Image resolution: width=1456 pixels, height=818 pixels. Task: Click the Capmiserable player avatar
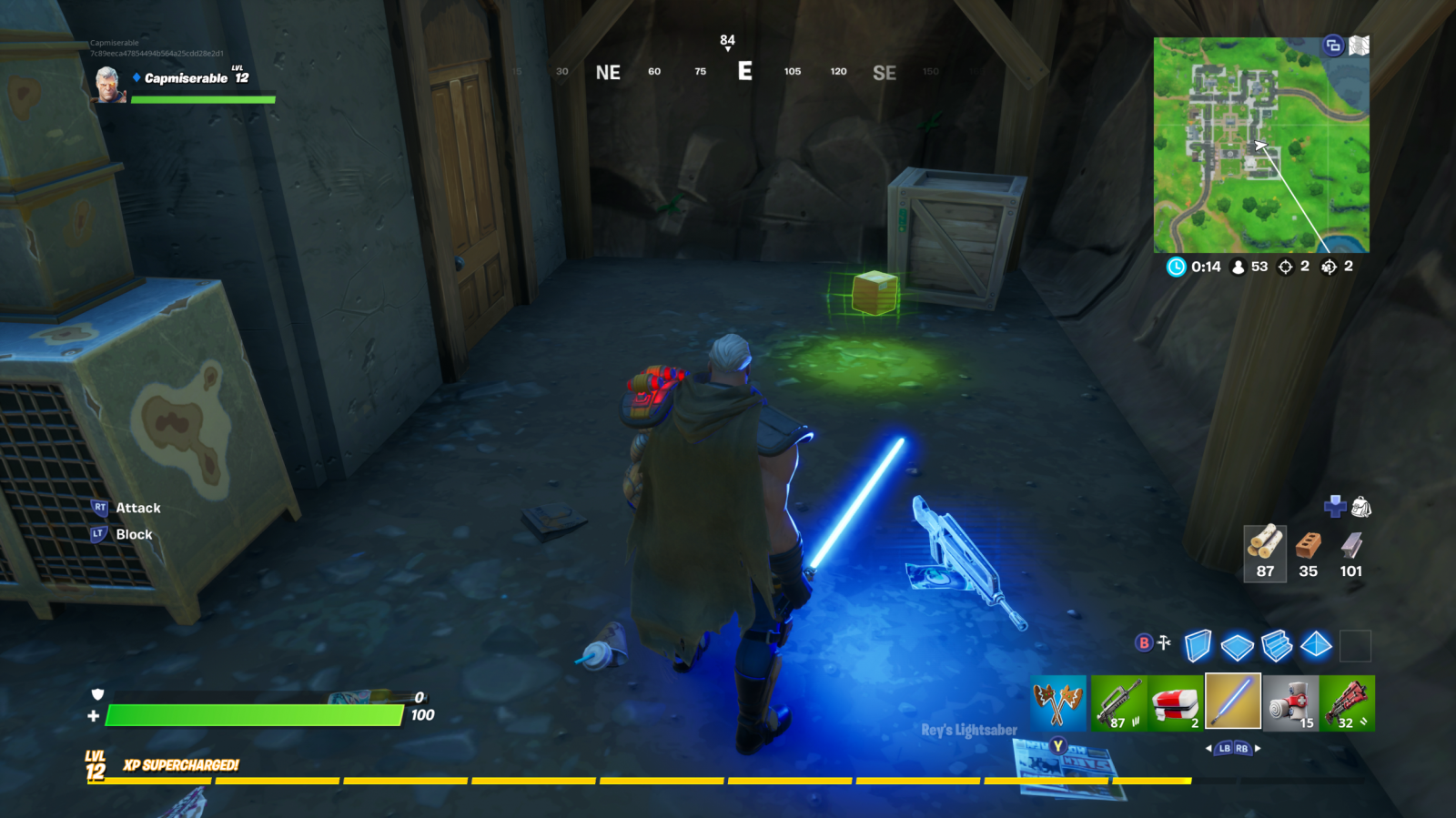click(x=110, y=85)
